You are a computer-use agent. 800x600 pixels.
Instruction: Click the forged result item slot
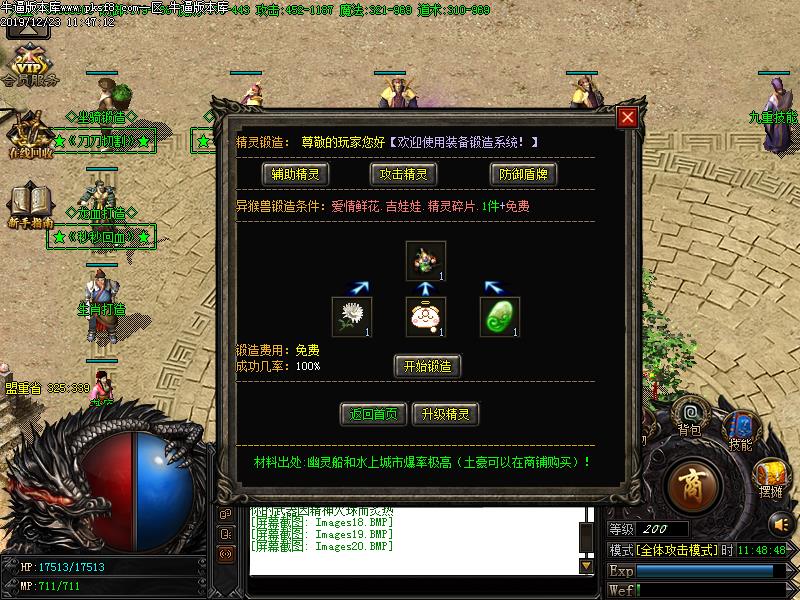pos(426,260)
